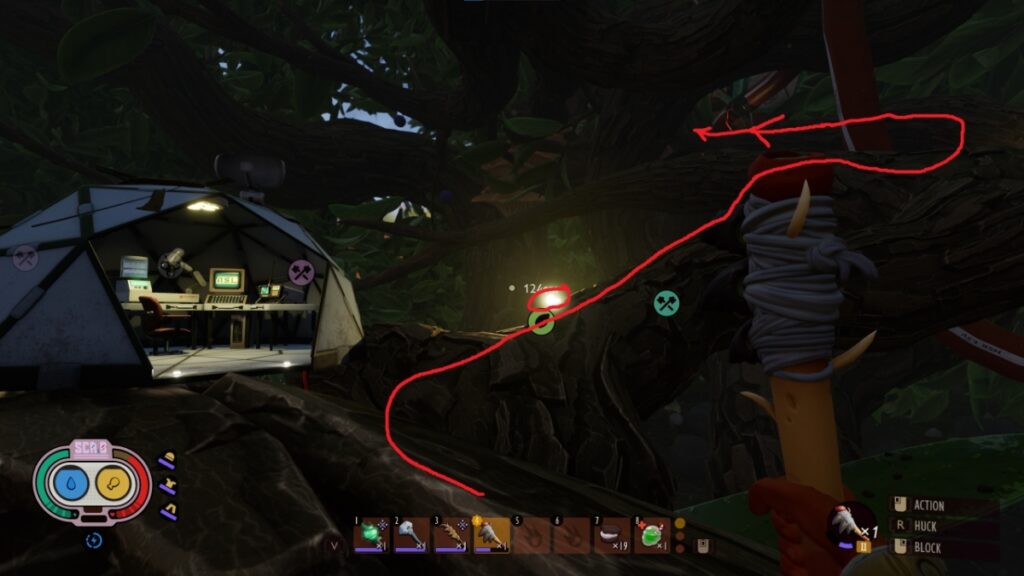1024x576 pixels.
Task: Click the teal crossed-tools waypoint marker
Action: [x=667, y=303]
